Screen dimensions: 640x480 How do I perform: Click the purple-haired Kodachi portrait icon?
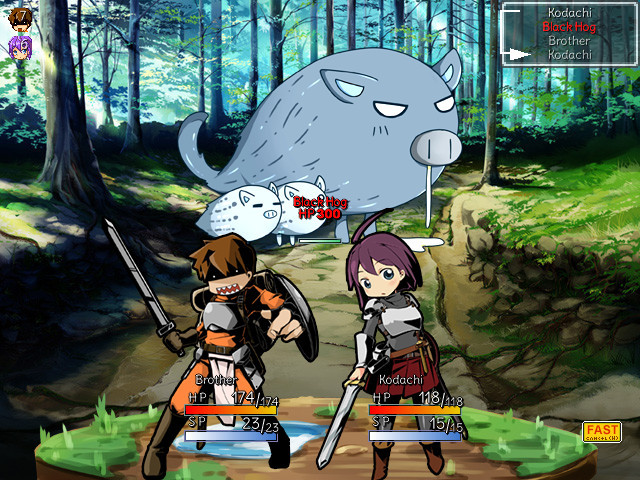pos(19,45)
